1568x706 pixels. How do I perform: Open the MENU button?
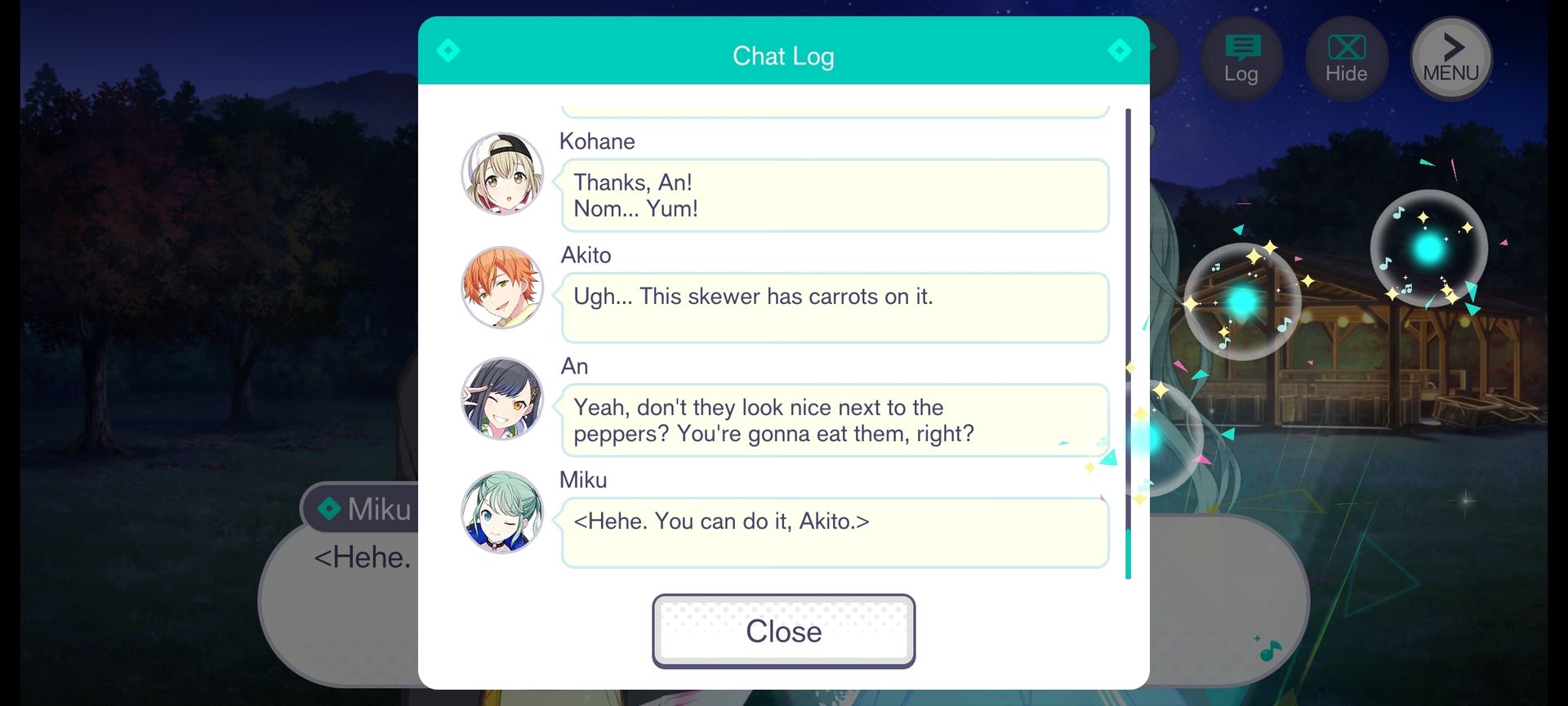click(x=1451, y=59)
